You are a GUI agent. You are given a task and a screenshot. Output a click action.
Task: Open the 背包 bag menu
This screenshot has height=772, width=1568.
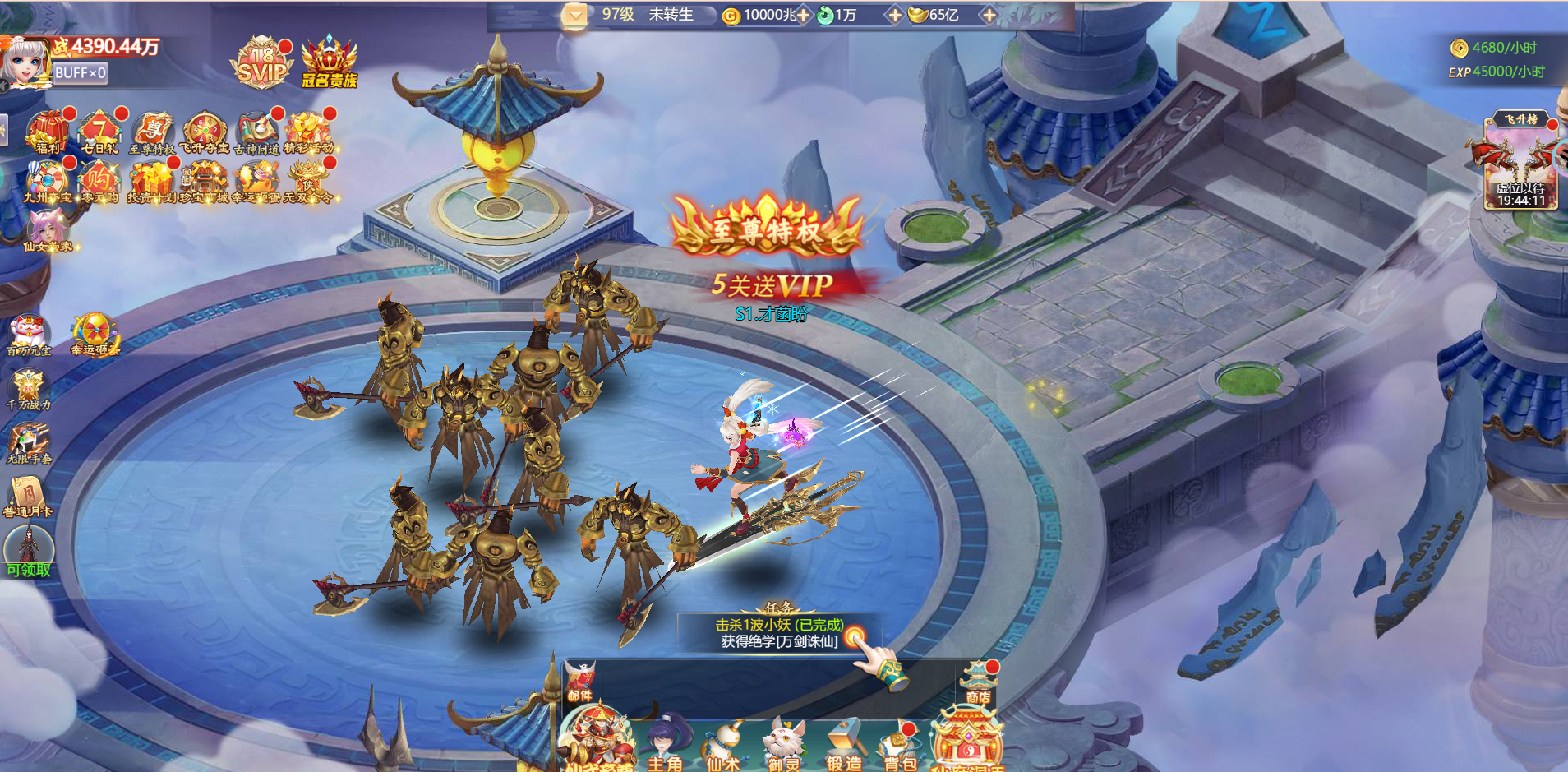901,748
